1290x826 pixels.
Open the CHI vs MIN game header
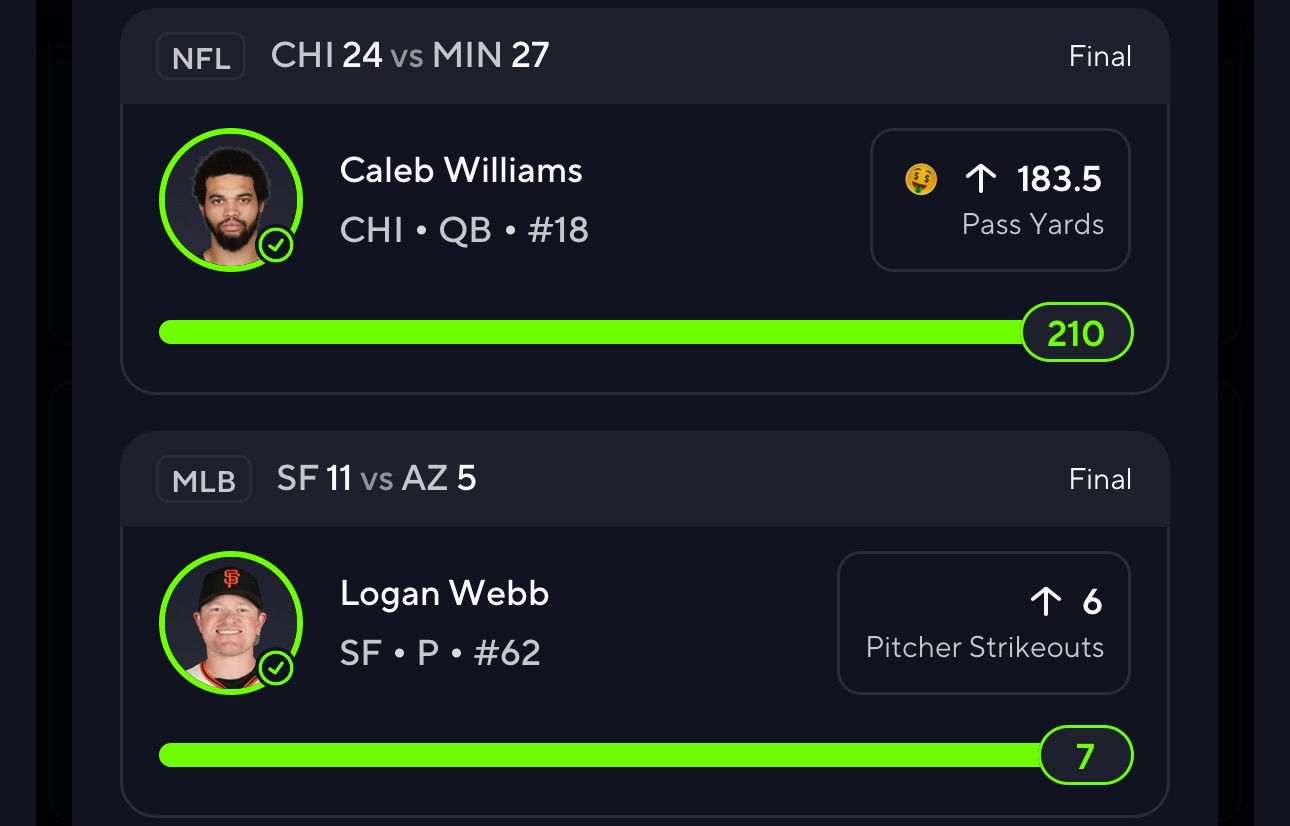410,56
